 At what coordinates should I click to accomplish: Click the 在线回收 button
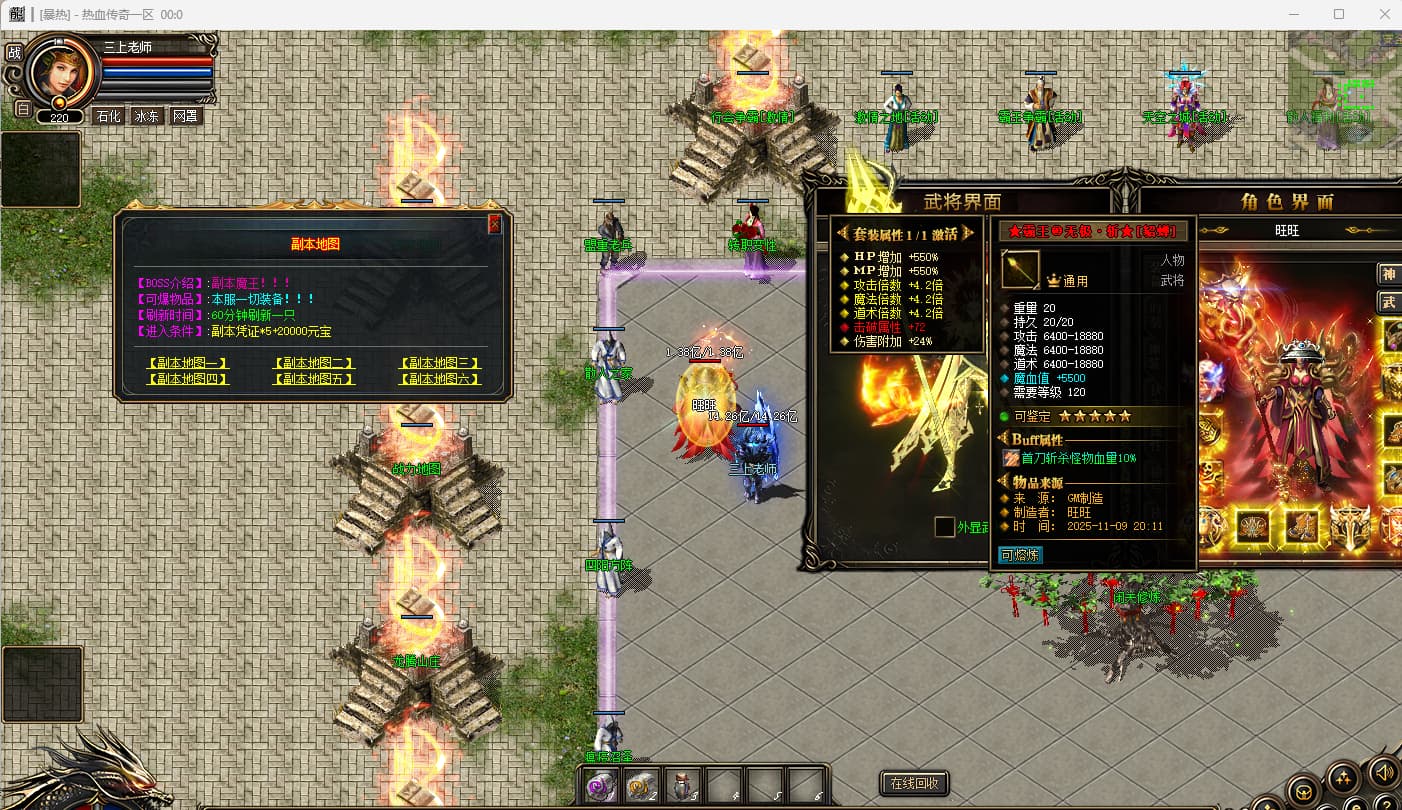pos(914,783)
